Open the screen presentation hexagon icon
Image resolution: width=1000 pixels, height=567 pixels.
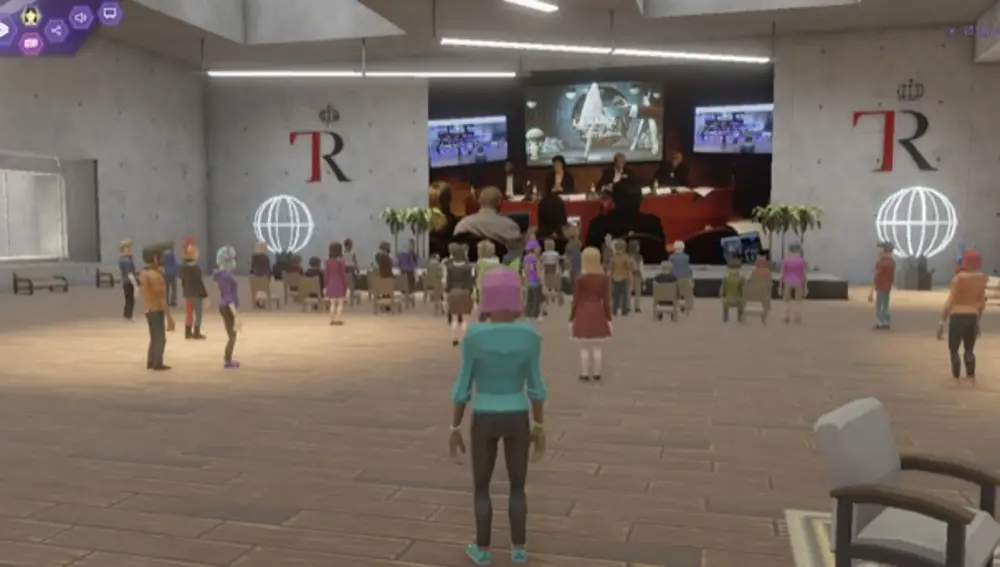[x=110, y=13]
